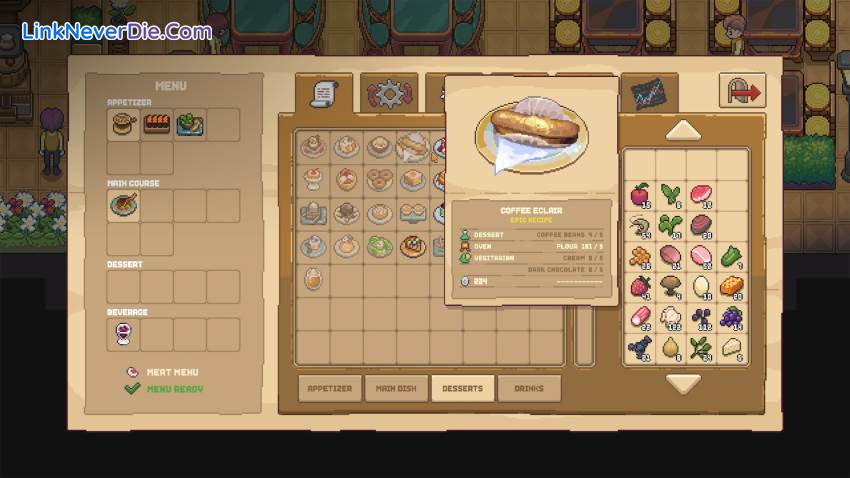This screenshot has height=478, width=850.
Task: Choose the strawberry ingredient
Action: [x=640, y=287]
